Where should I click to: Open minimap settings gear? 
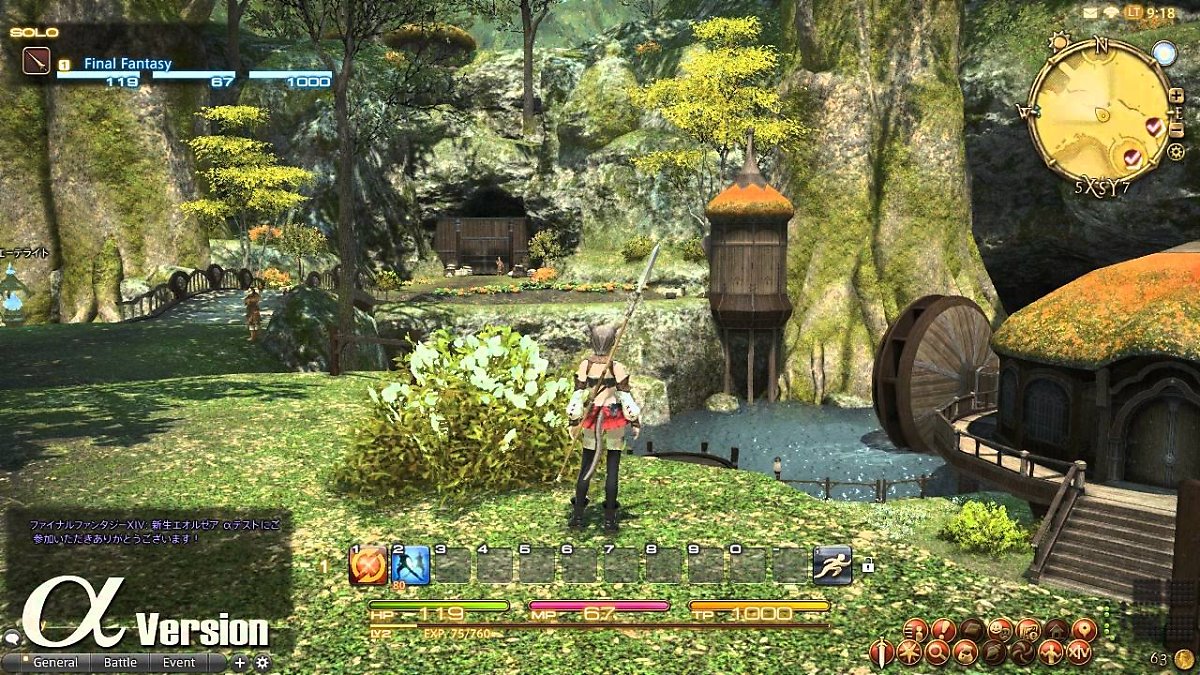[1176, 152]
